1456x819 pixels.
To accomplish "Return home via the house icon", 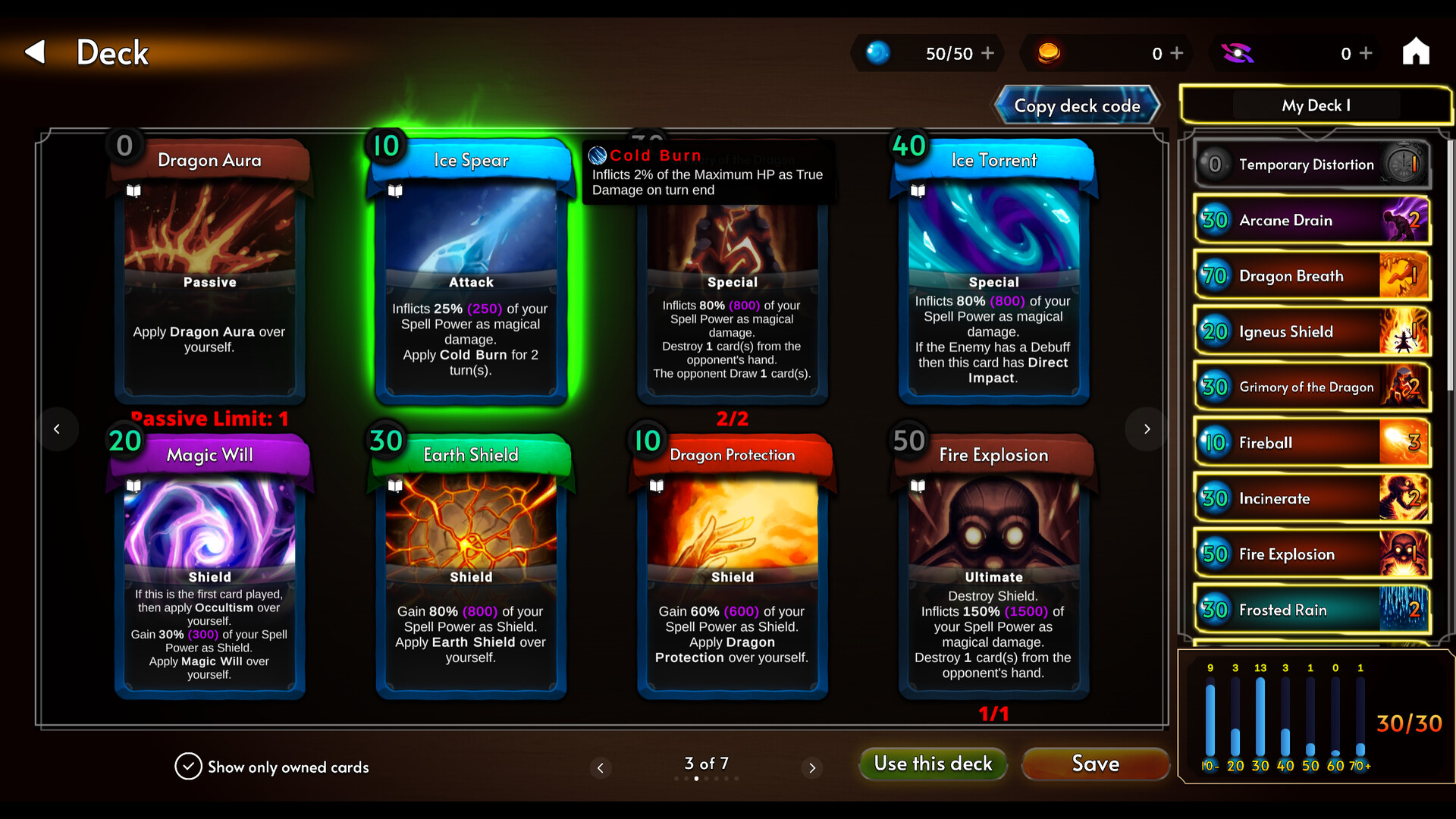I will [1418, 52].
